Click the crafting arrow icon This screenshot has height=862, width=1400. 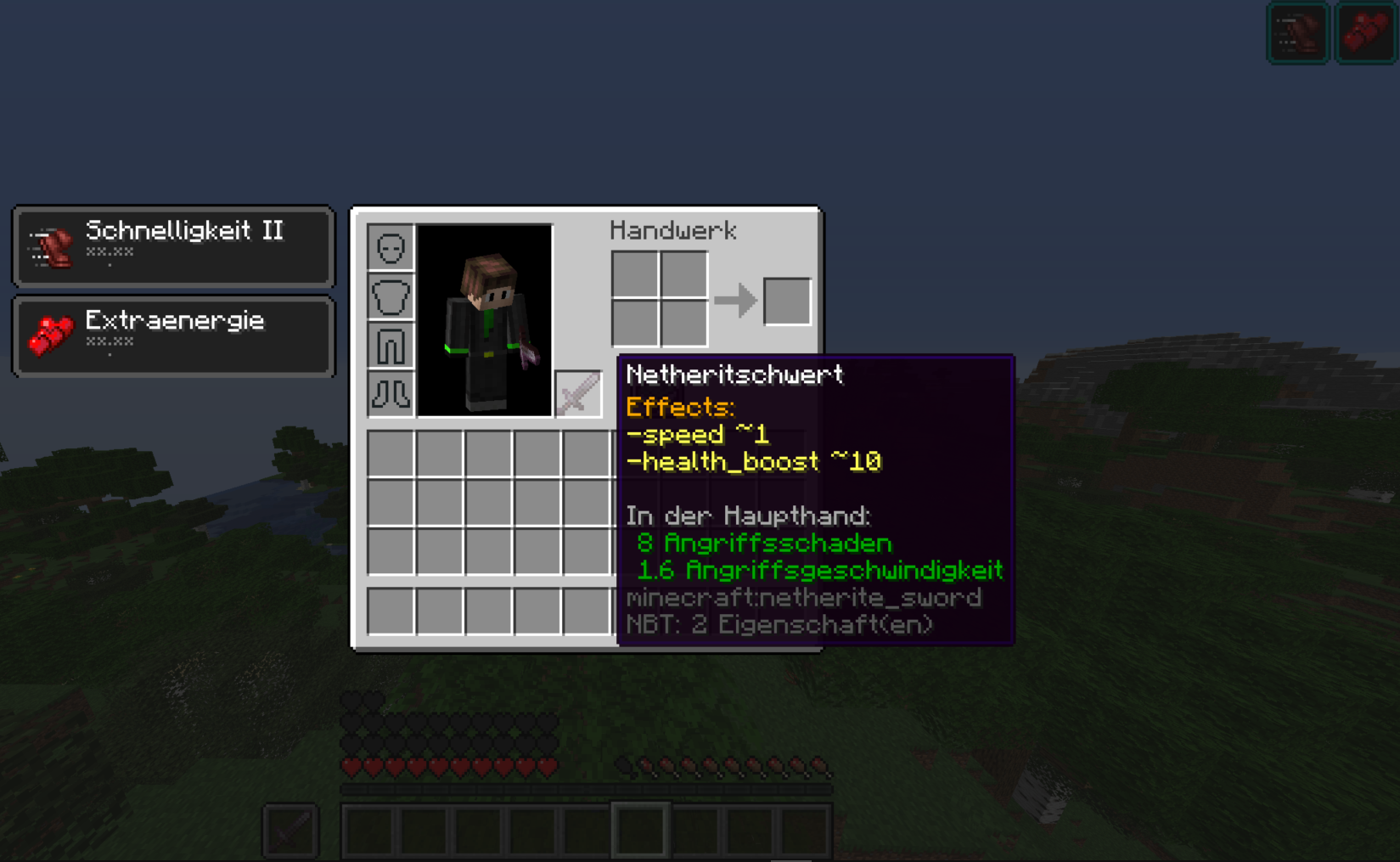point(737,299)
